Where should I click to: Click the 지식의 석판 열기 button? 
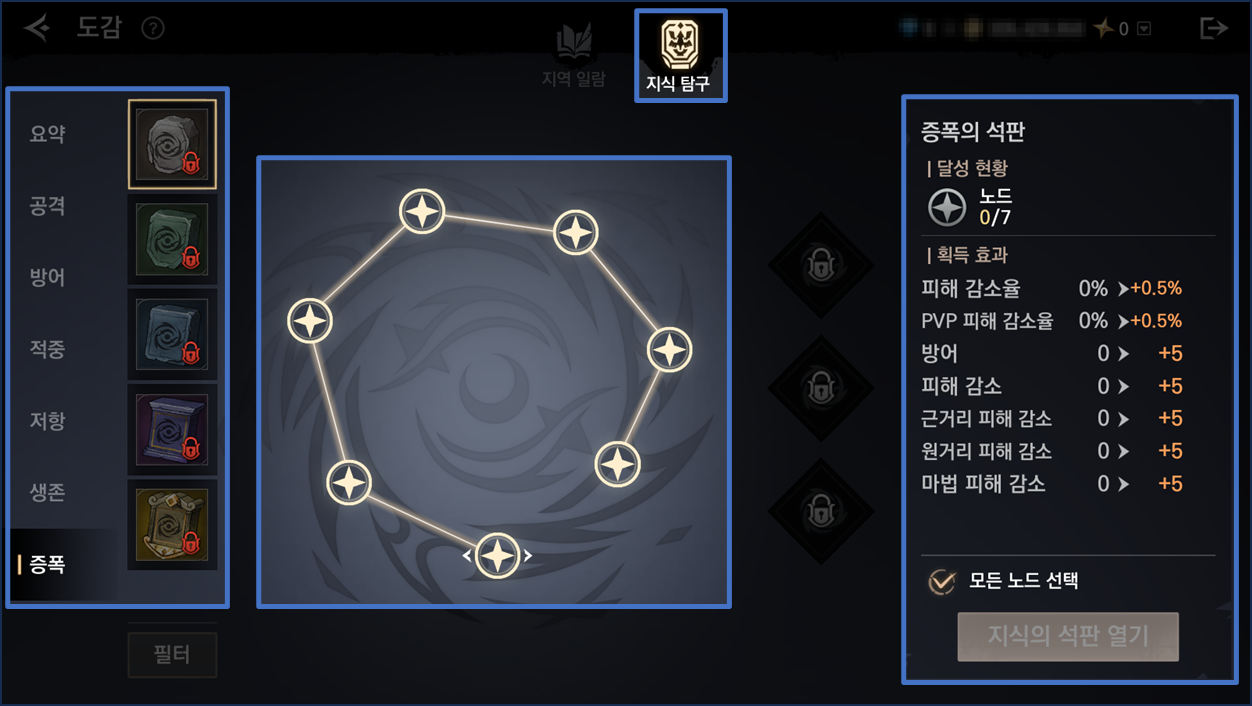tap(1068, 636)
